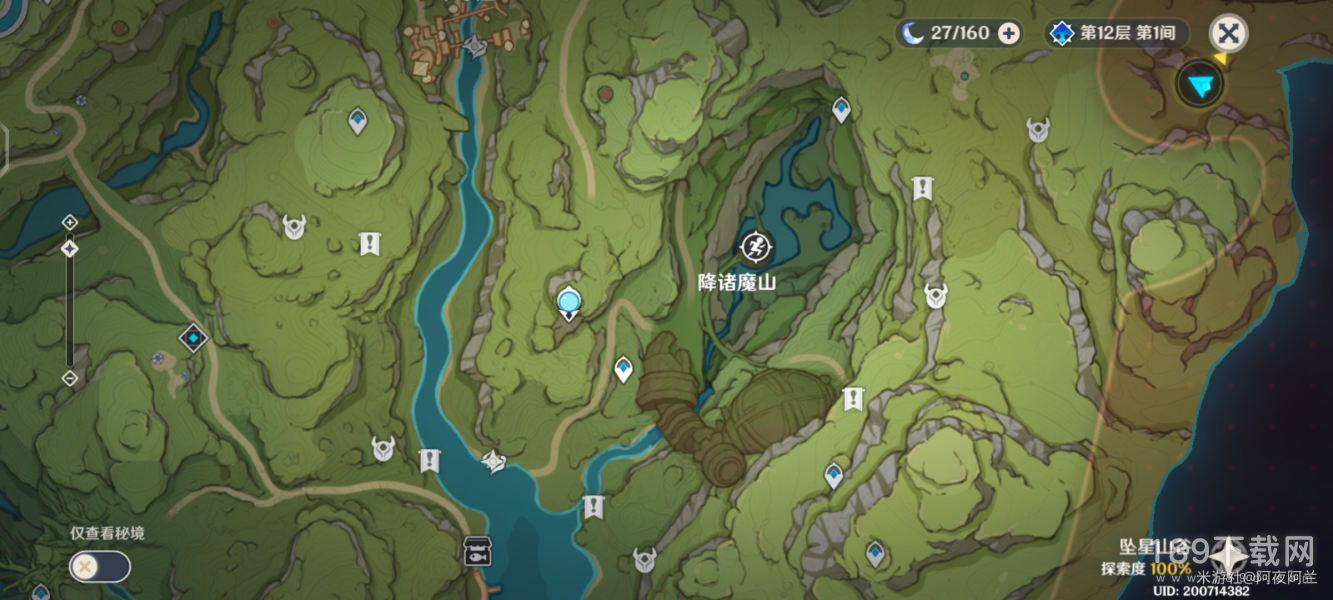Select the four-pointed star marker by the river
This screenshot has height=600, width=1333.
coord(493,460)
